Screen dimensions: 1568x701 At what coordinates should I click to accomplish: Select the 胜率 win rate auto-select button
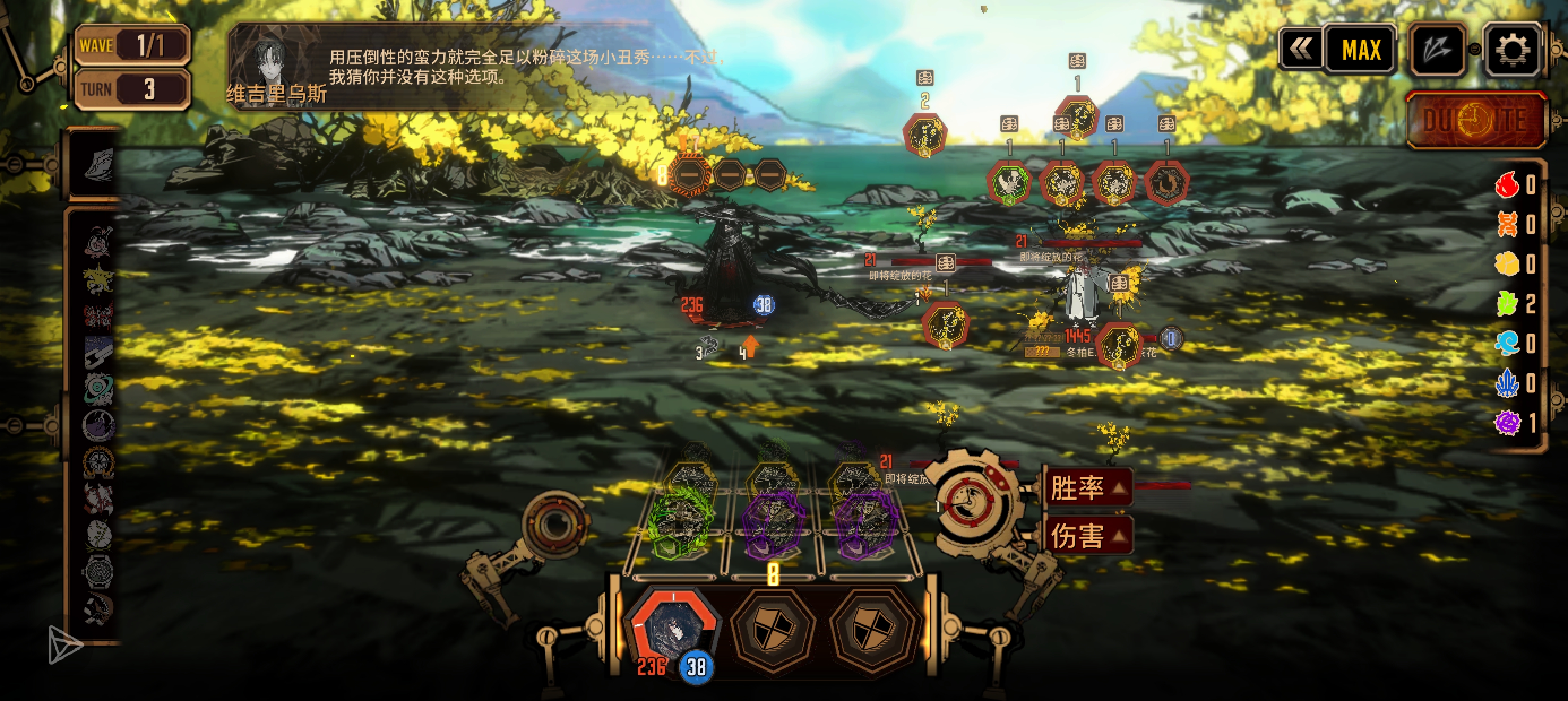coord(1088,488)
